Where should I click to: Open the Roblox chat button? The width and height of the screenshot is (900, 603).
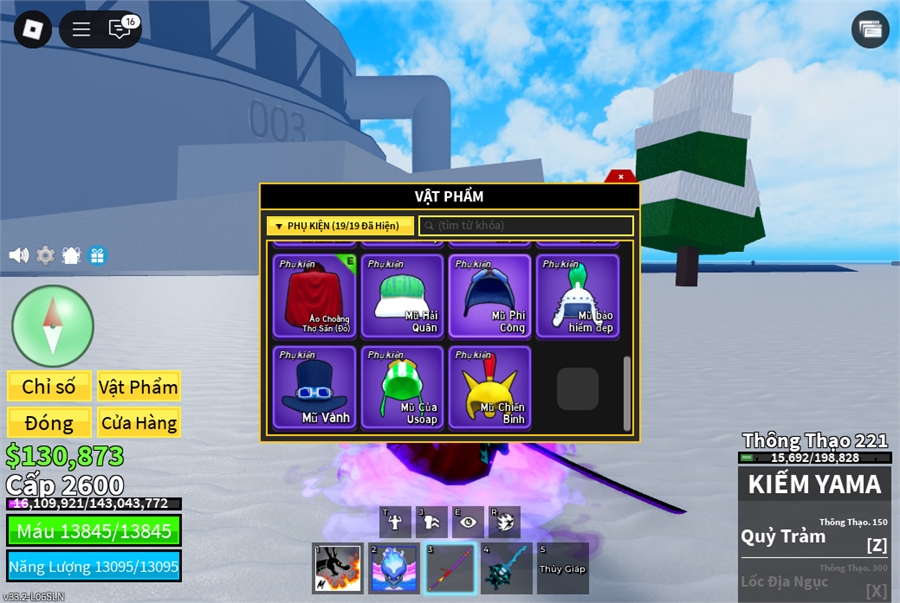point(120,29)
